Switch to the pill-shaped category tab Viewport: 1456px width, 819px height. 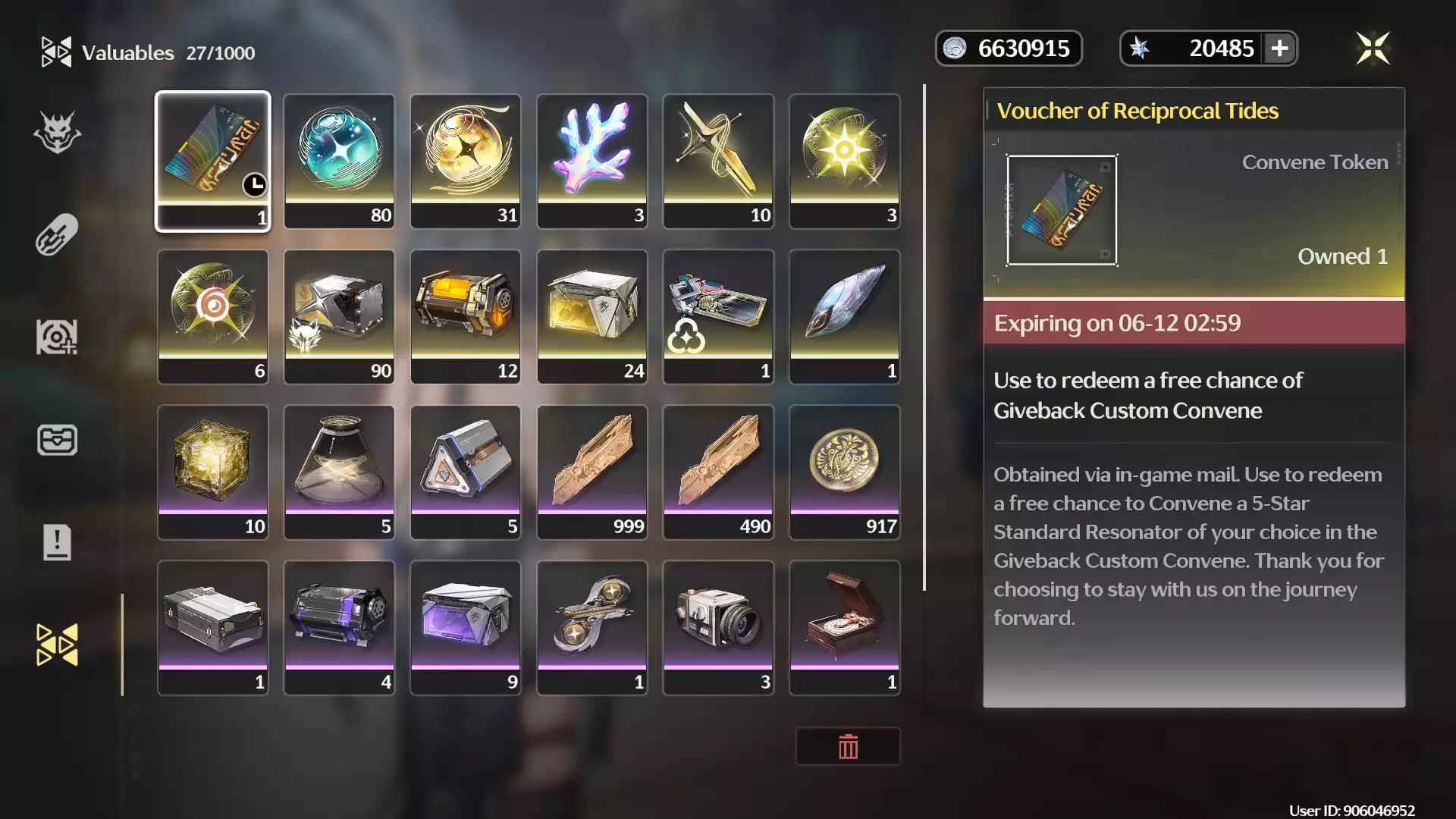pos(57,234)
